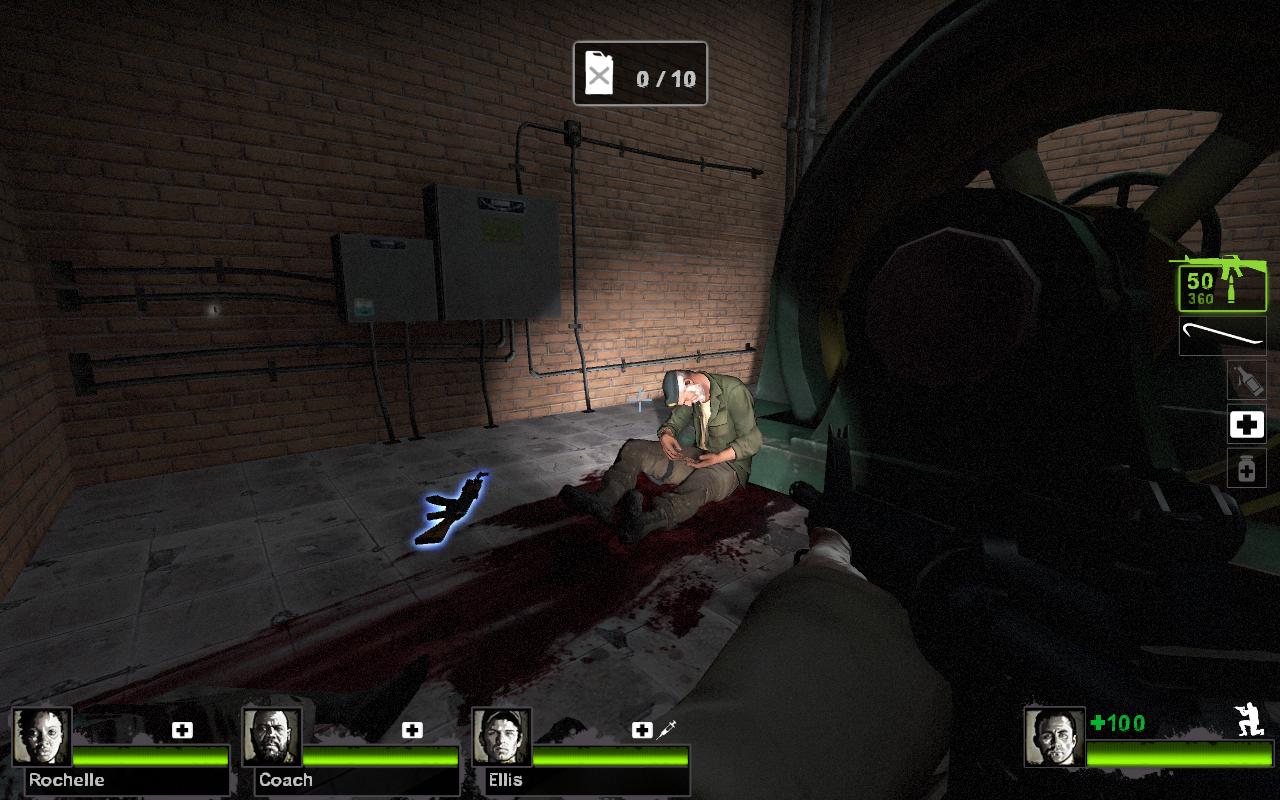Click Coach's first aid kit icon
This screenshot has width=1280, height=800.
[412, 730]
